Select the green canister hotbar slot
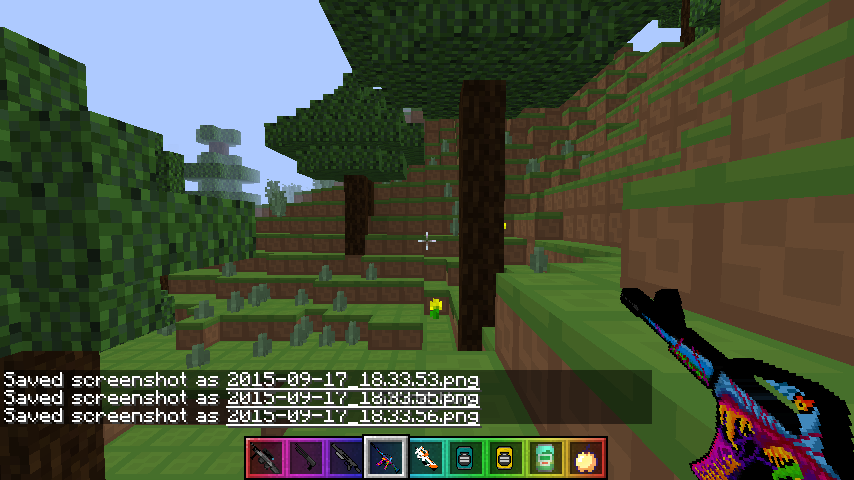The width and height of the screenshot is (854, 480). [x=545, y=458]
